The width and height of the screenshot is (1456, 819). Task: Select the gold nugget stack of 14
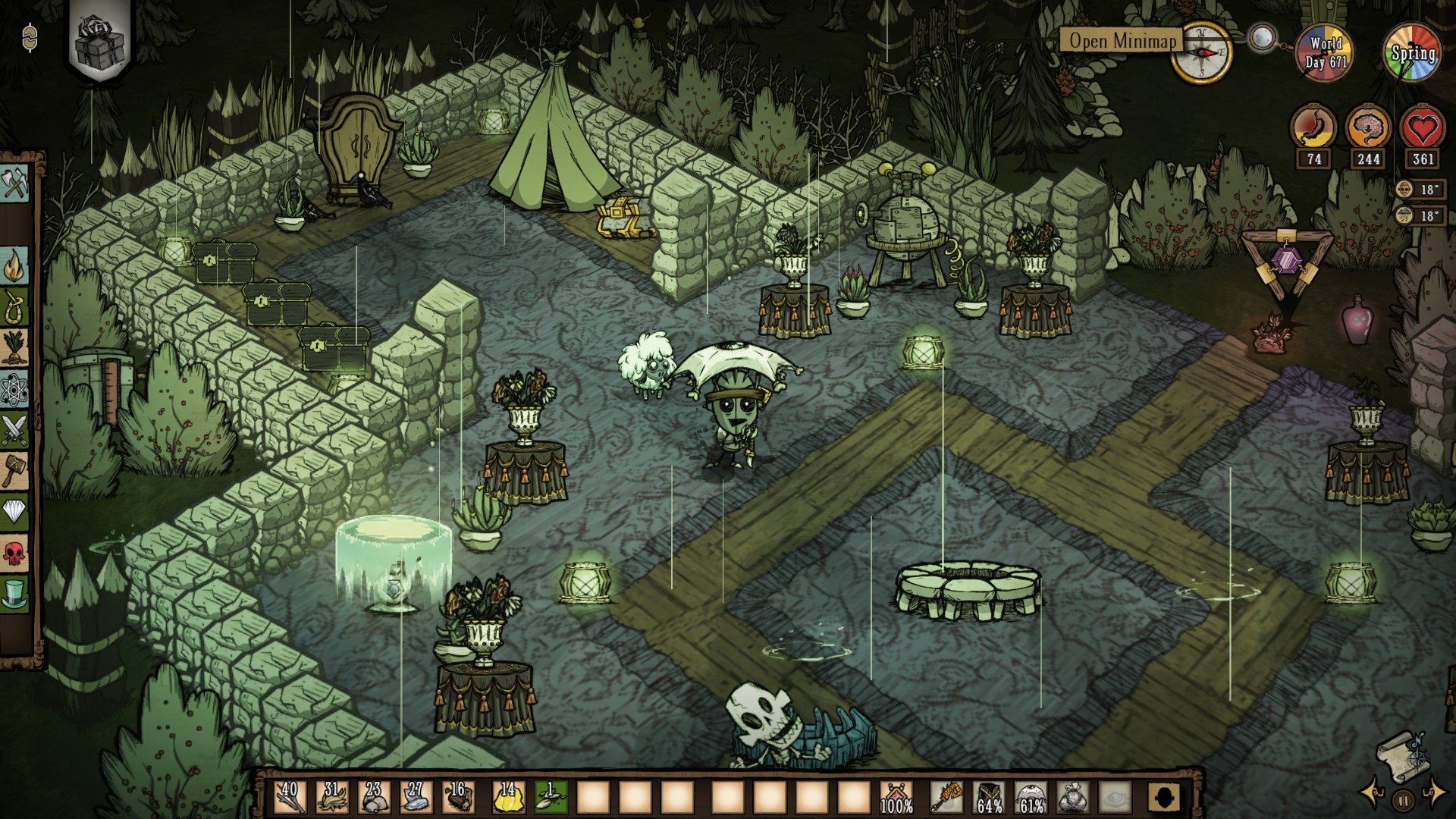(x=508, y=798)
